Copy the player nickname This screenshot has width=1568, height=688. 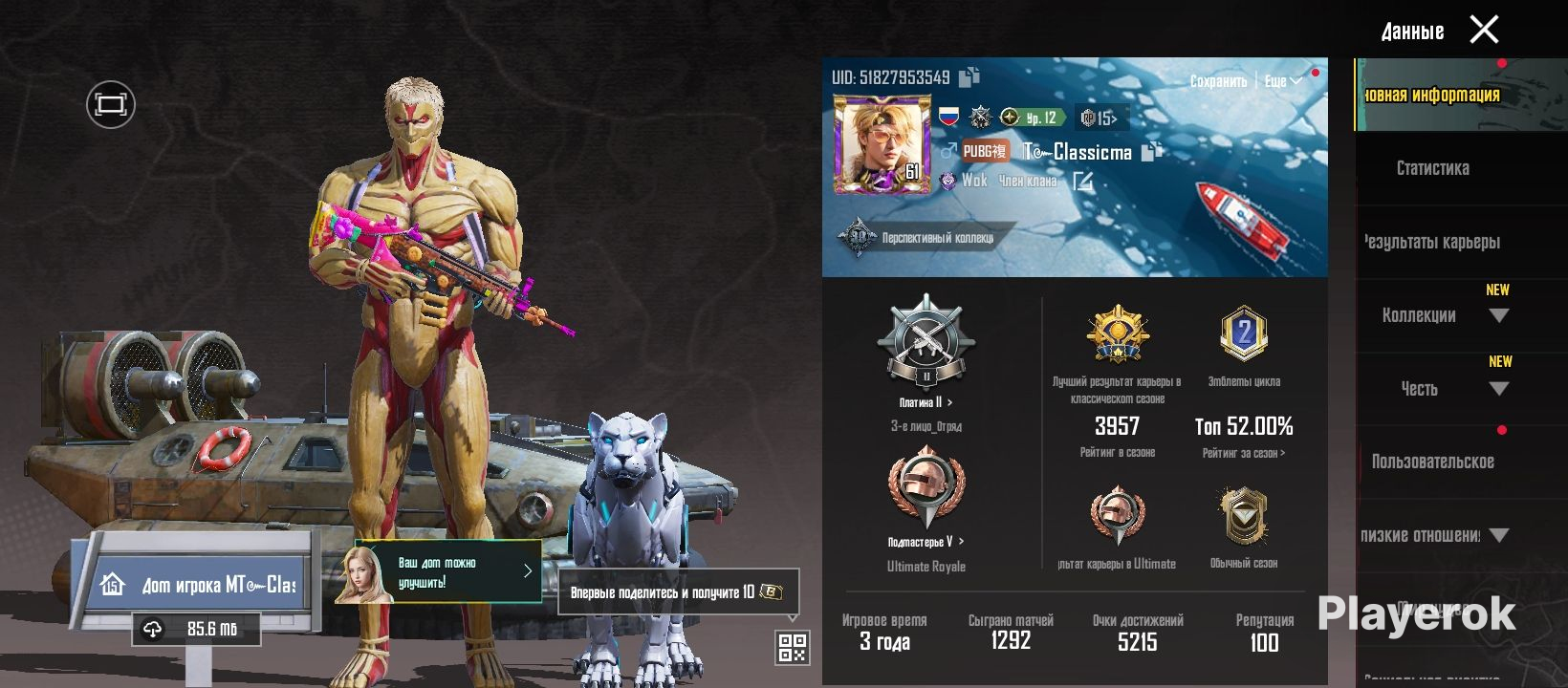pos(1152,151)
